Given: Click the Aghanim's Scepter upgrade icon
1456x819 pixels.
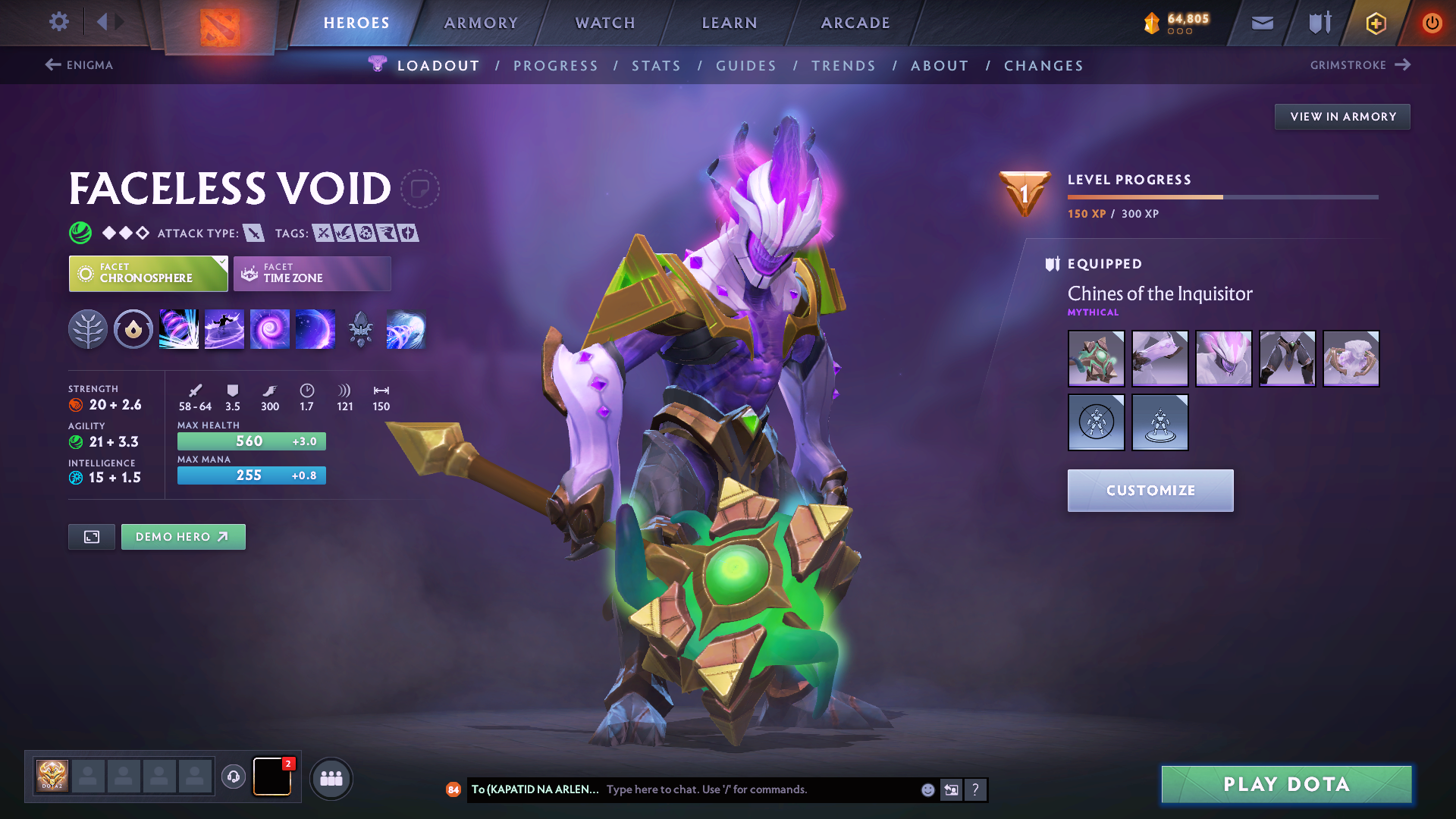Looking at the screenshot, I should coord(361,328).
